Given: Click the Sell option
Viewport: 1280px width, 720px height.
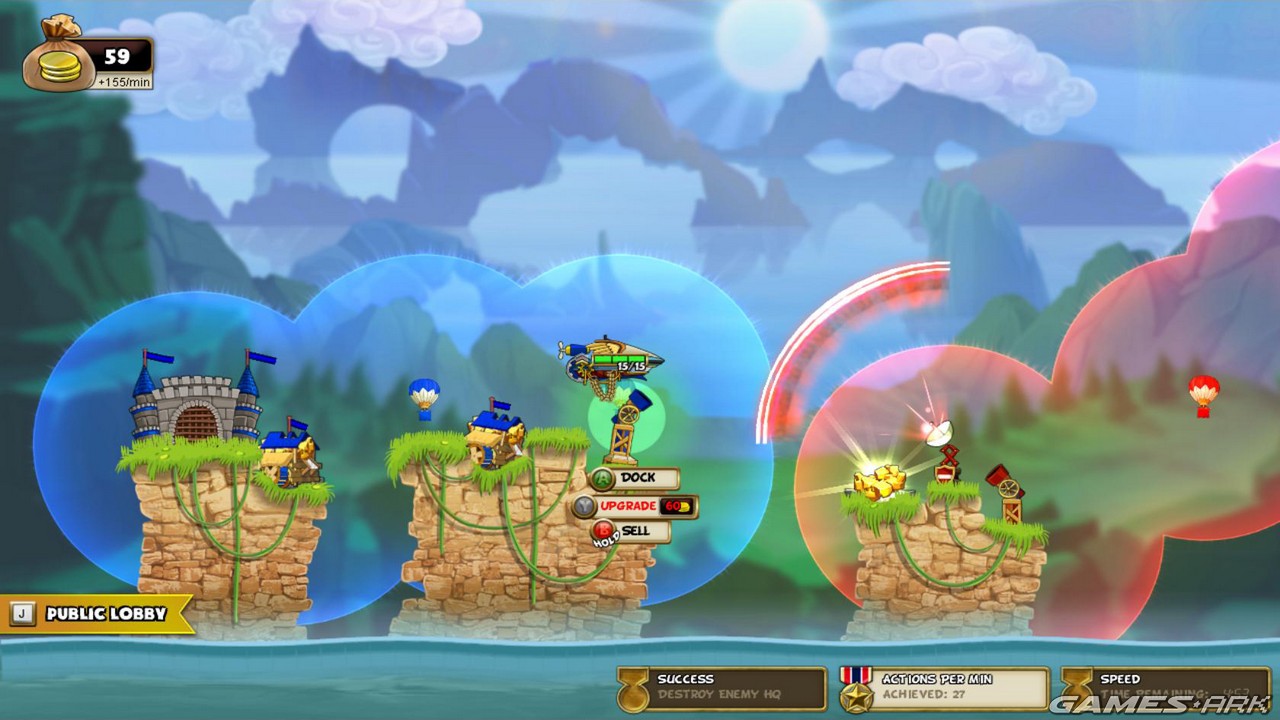Looking at the screenshot, I should (x=634, y=531).
